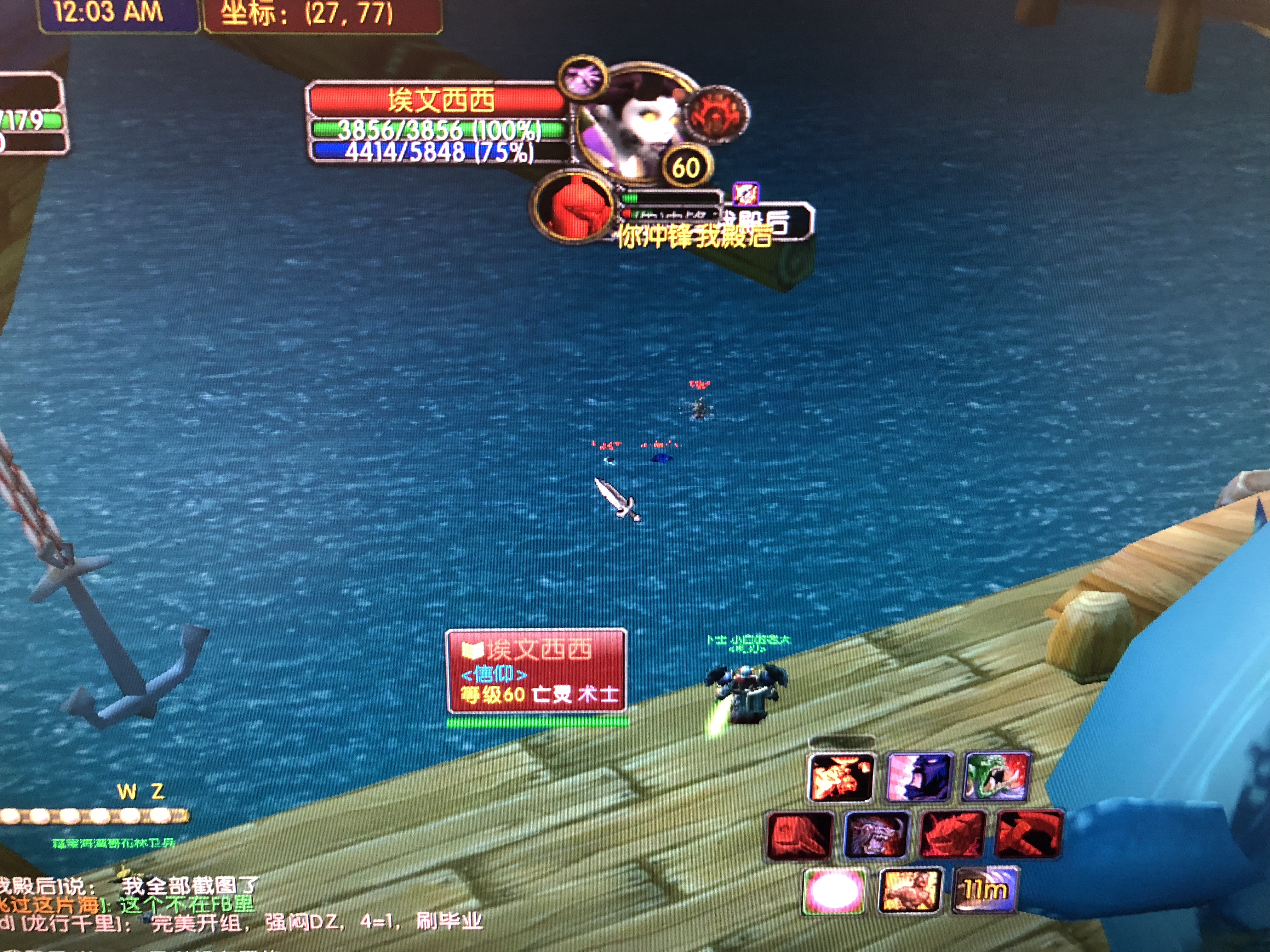1270x952 pixels.
Task: Open the chat message about 完美开组
Action: 316,923
